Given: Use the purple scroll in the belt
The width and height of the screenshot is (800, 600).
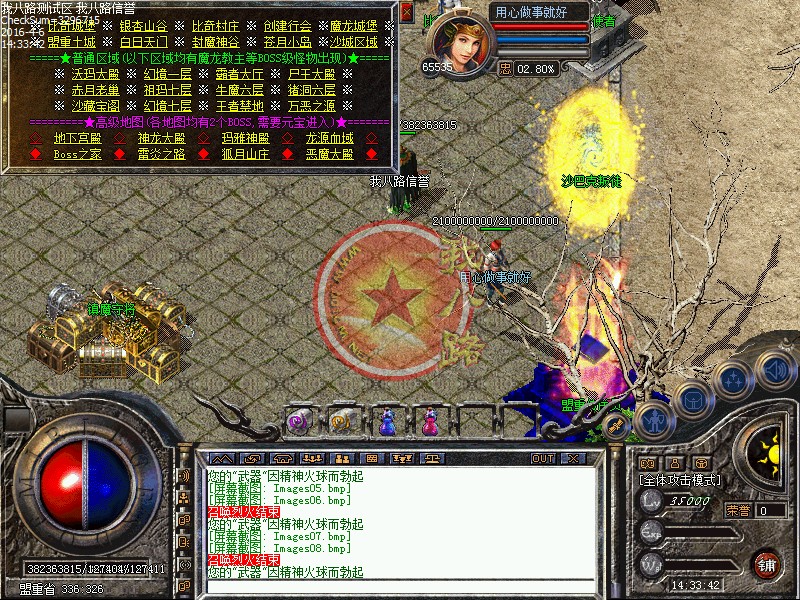Looking at the screenshot, I should (x=297, y=422).
